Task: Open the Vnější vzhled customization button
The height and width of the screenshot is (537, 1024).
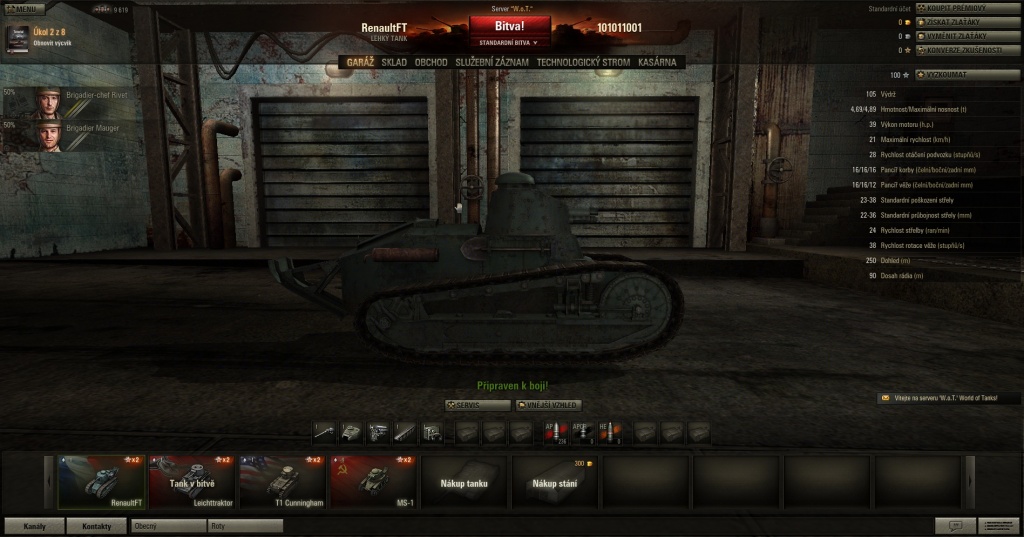Action: click(548, 405)
